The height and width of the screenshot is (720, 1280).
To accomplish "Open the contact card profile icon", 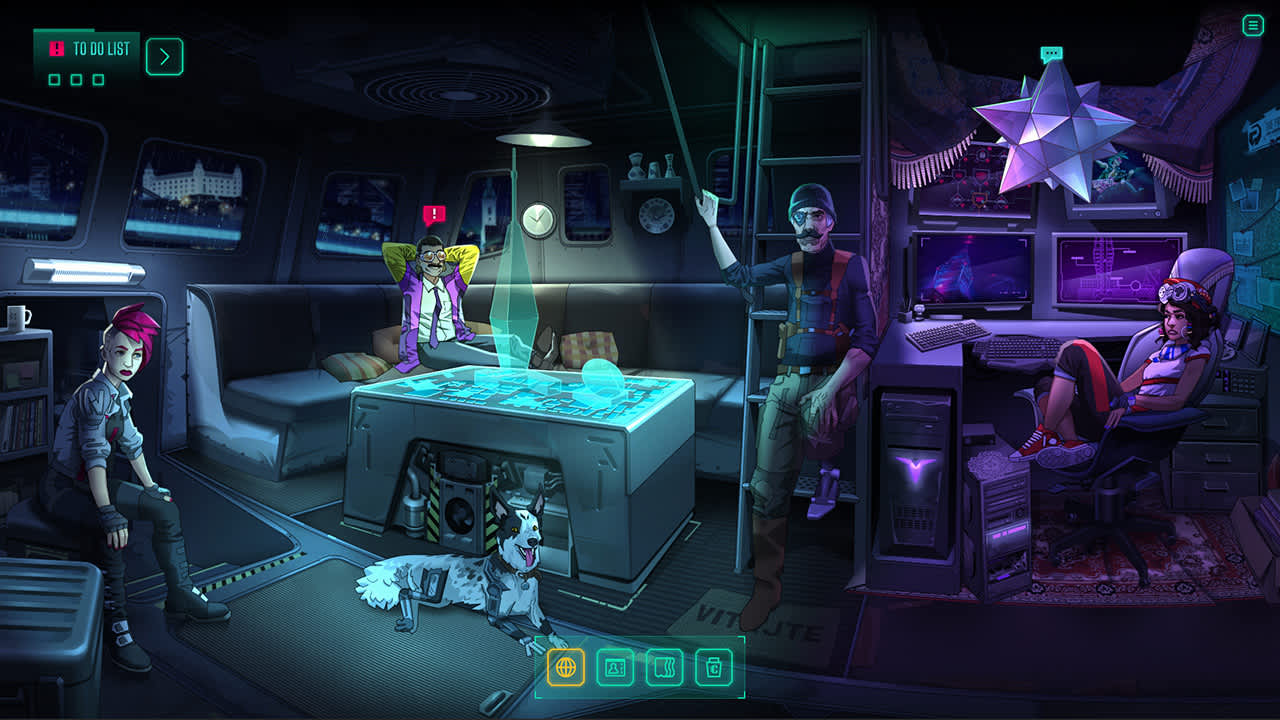I will click(615, 667).
